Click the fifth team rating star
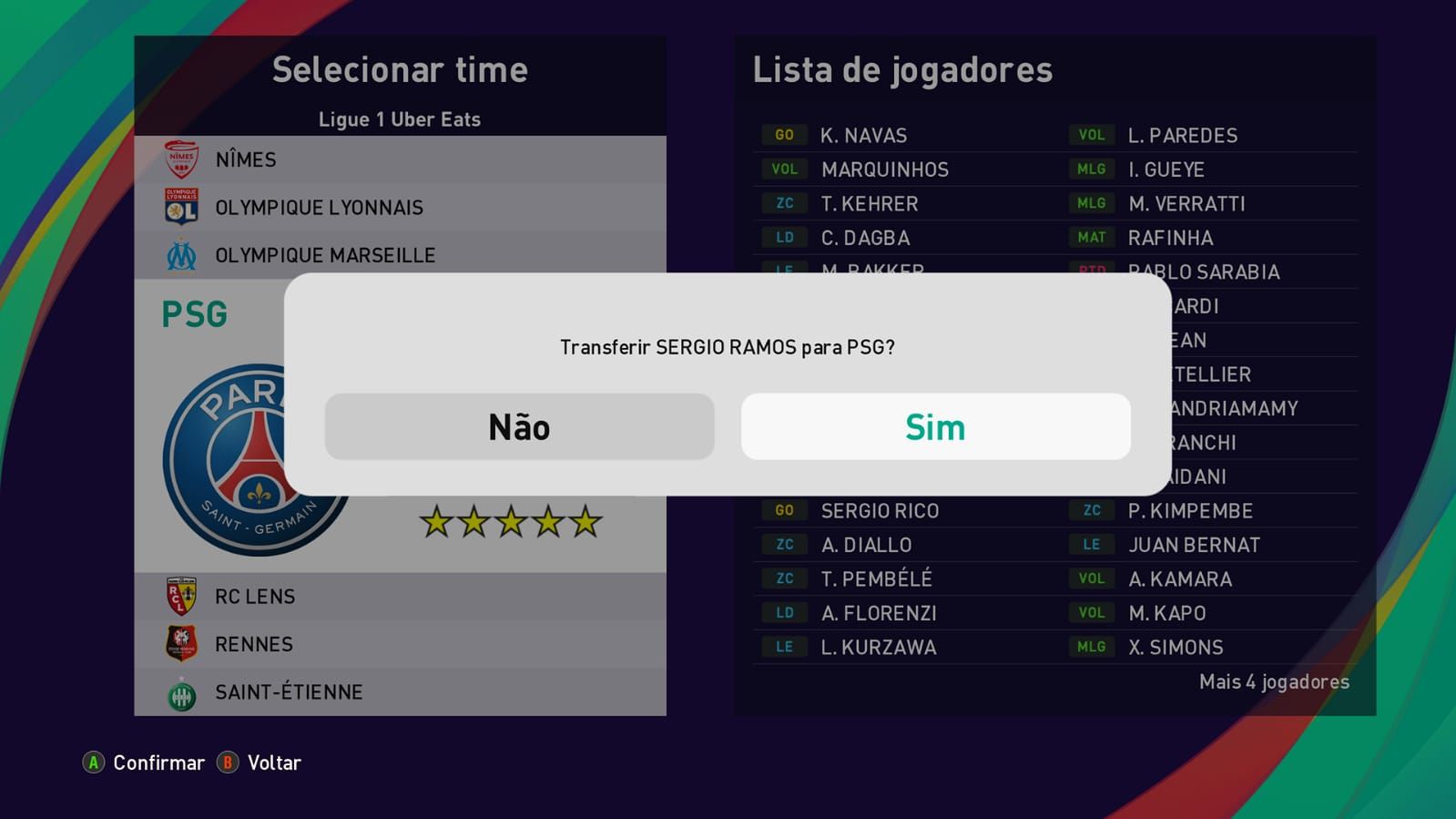This screenshot has height=819, width=1456. [x=586, y=521]
